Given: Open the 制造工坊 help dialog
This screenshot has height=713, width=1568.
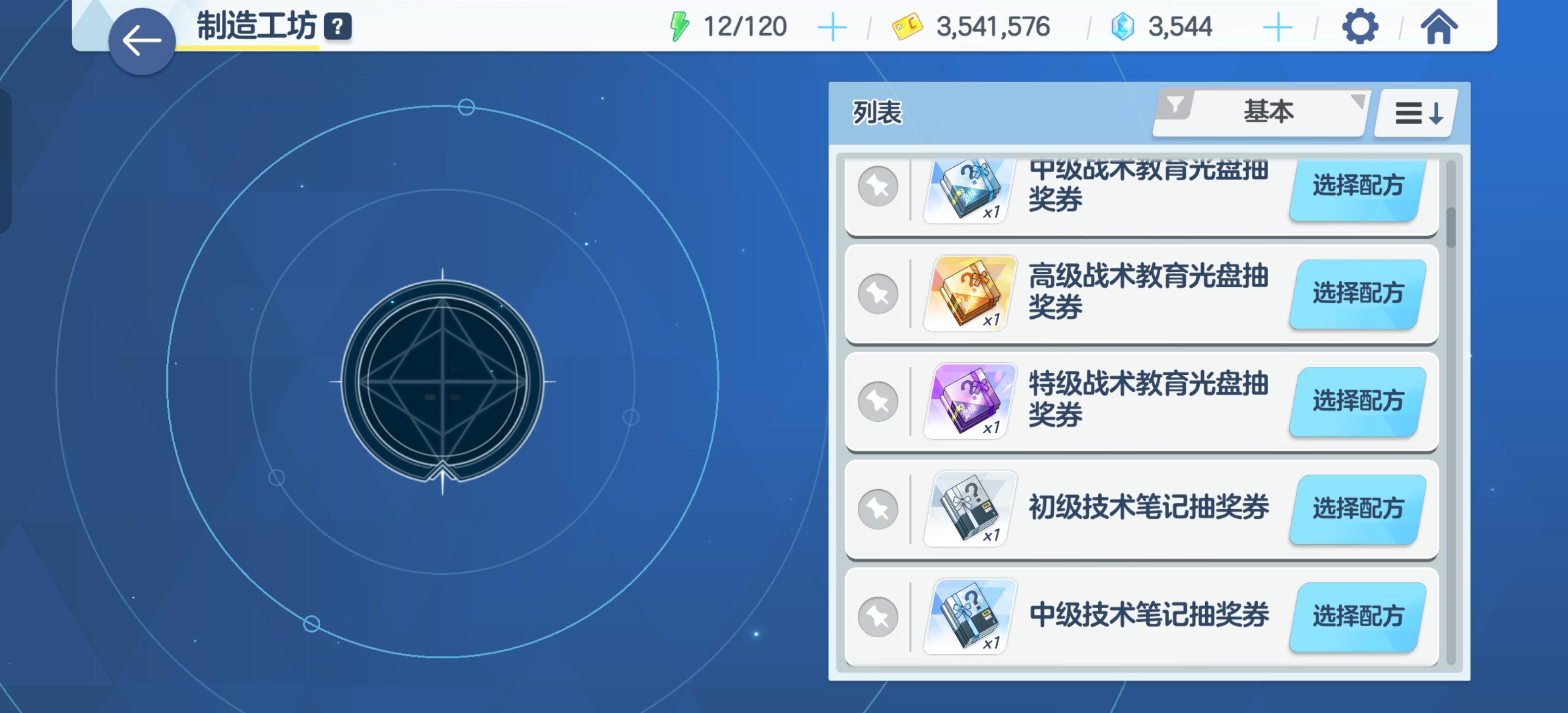Looking at the screenshot, I should point(339,26).
